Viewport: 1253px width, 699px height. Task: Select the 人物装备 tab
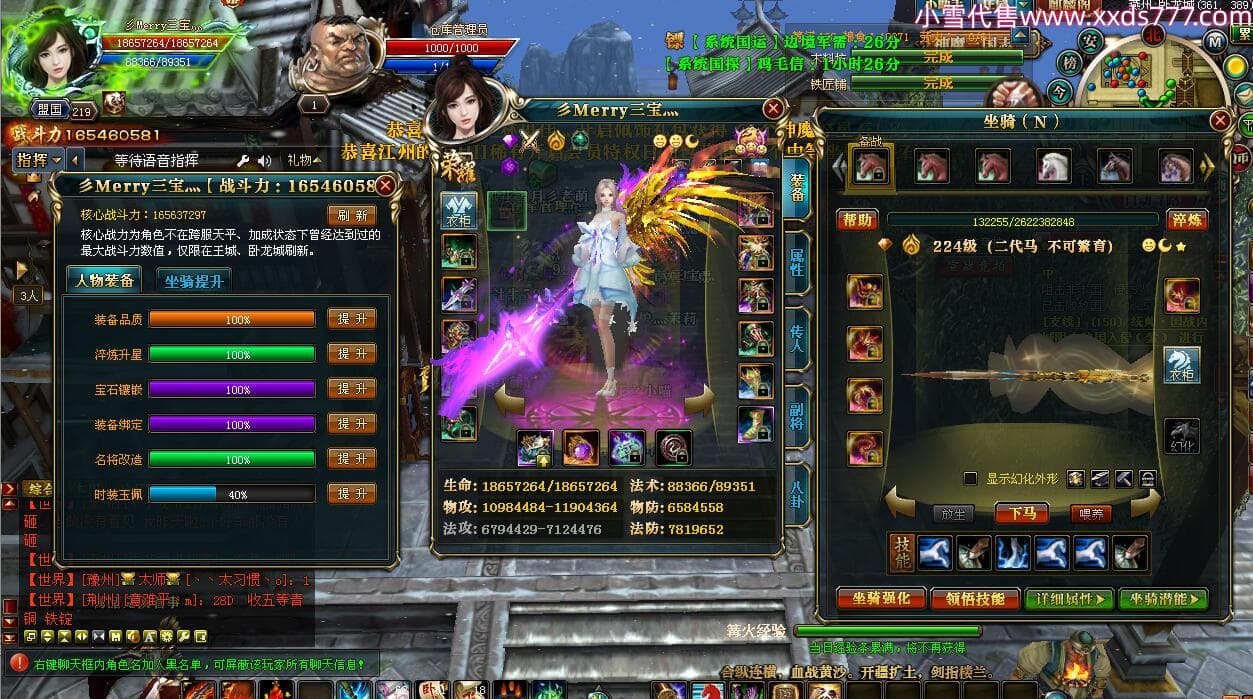105,281
